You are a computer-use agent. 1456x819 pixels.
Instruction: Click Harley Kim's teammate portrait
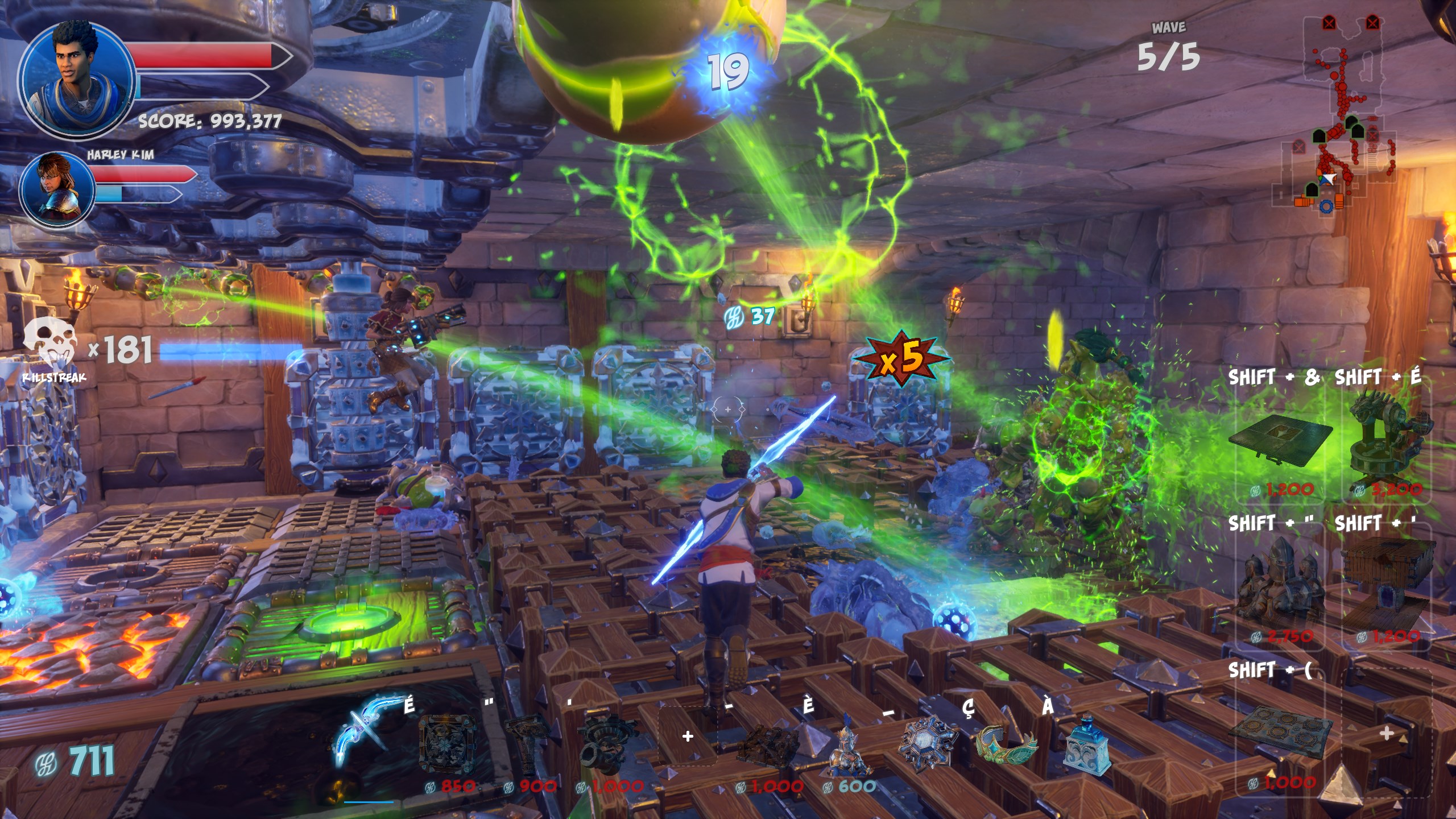pos(57,189)
